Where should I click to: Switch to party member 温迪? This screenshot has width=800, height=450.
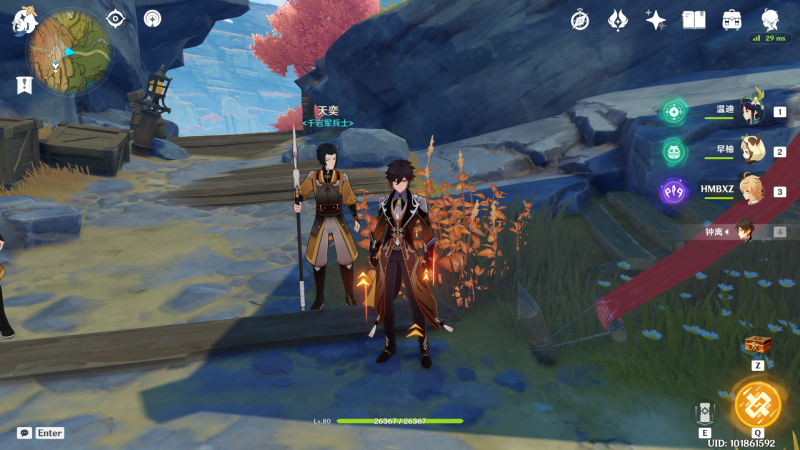751,113
